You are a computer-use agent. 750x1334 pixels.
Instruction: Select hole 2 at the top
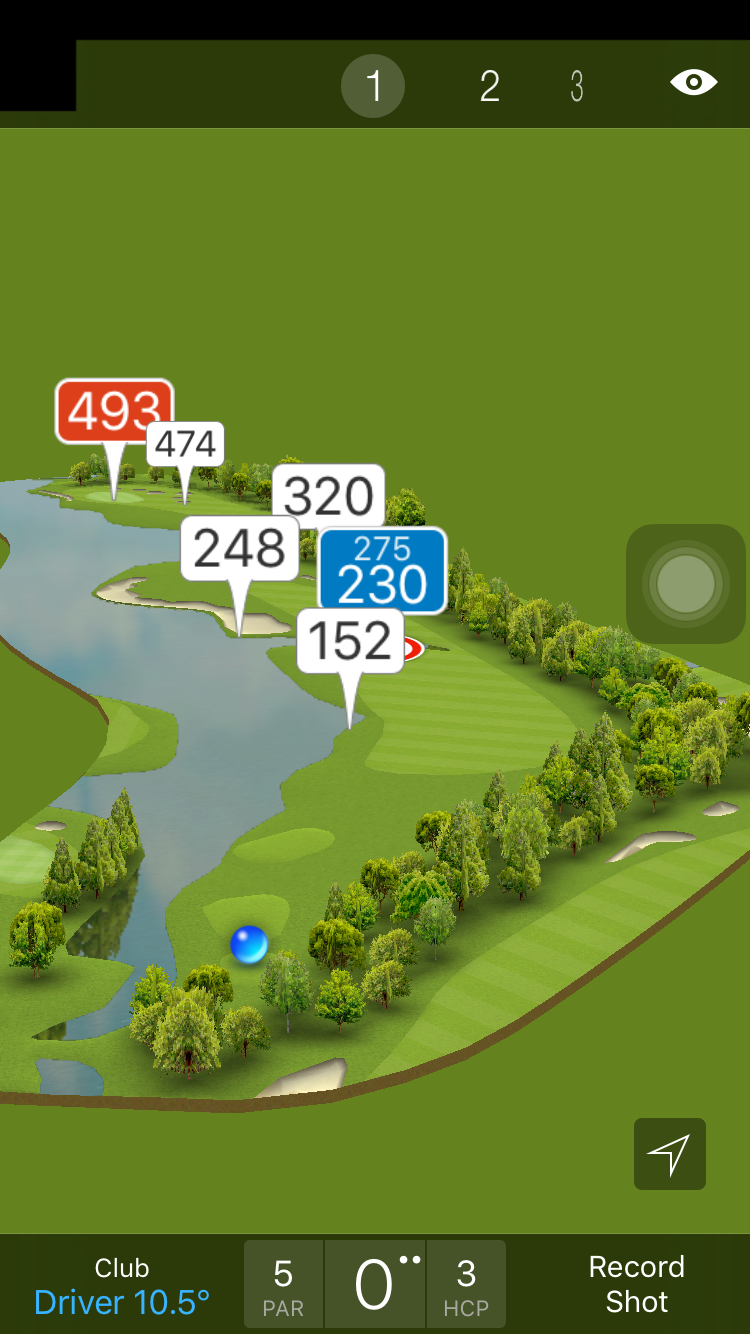pyautogui.click(x=489, y=86)
